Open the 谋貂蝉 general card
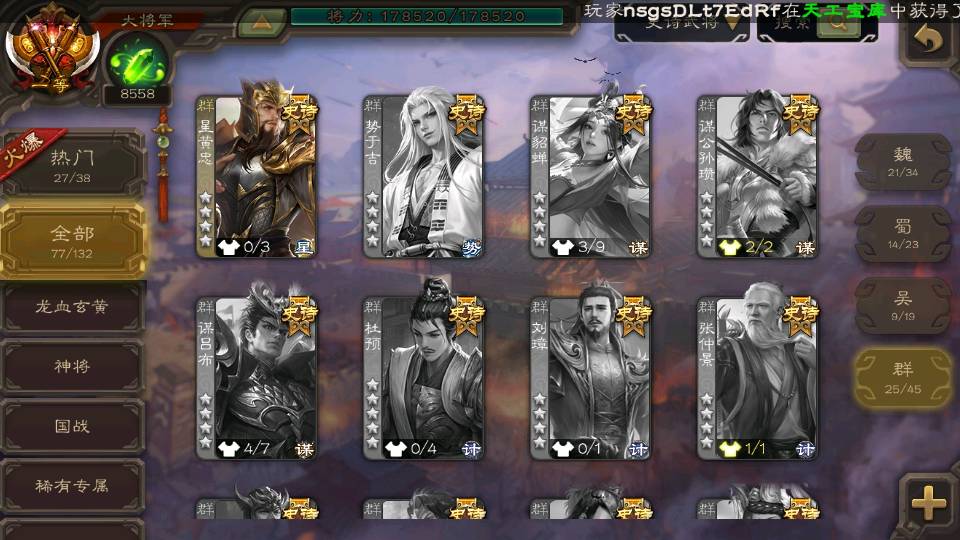960x540 pixels. [x=591, y=177]
